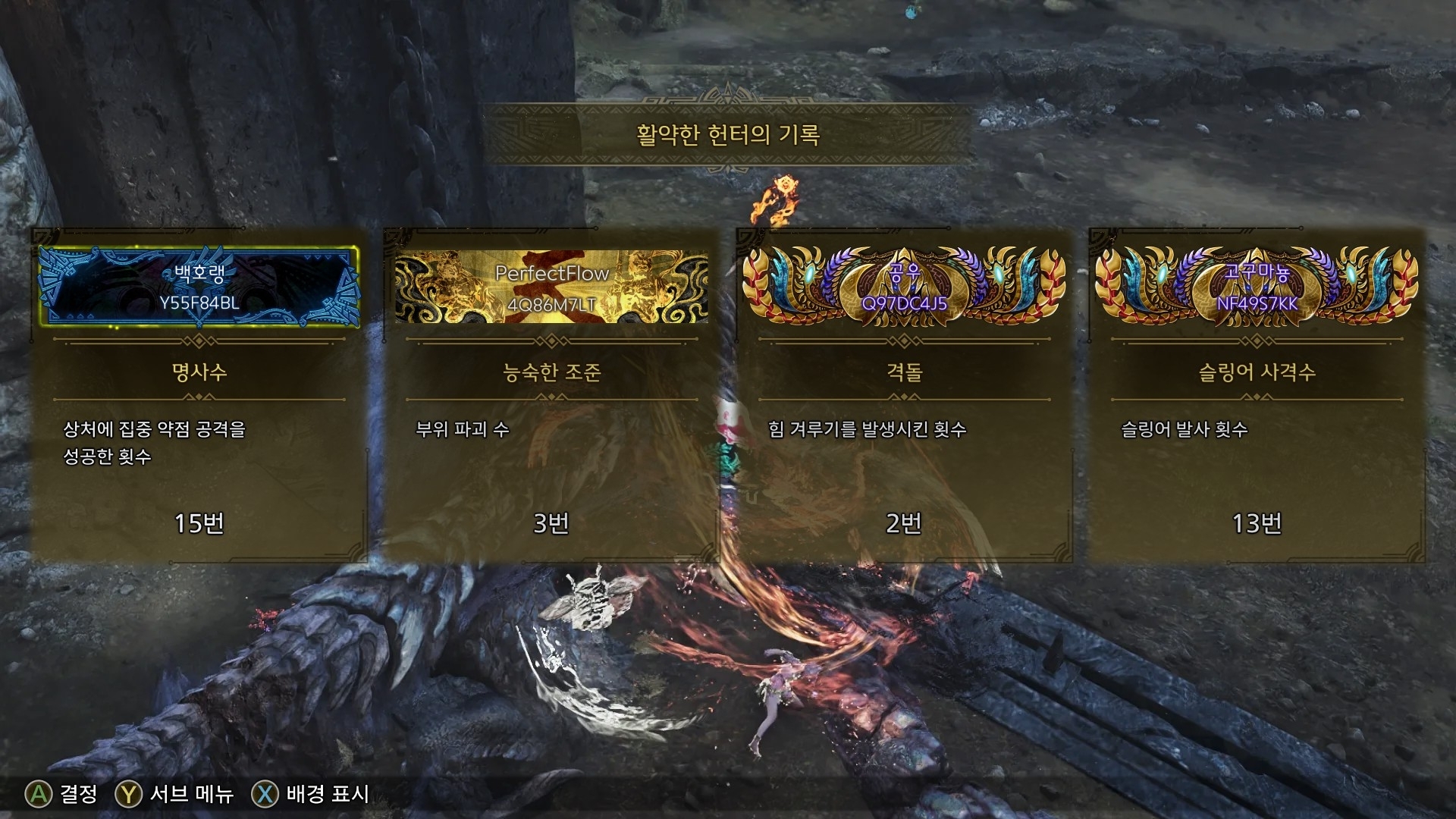Image resolution: width=1456 pixels, height=819 pixels.
Task: Select 공우's hunter nameplate
Action: coord(904,287)
